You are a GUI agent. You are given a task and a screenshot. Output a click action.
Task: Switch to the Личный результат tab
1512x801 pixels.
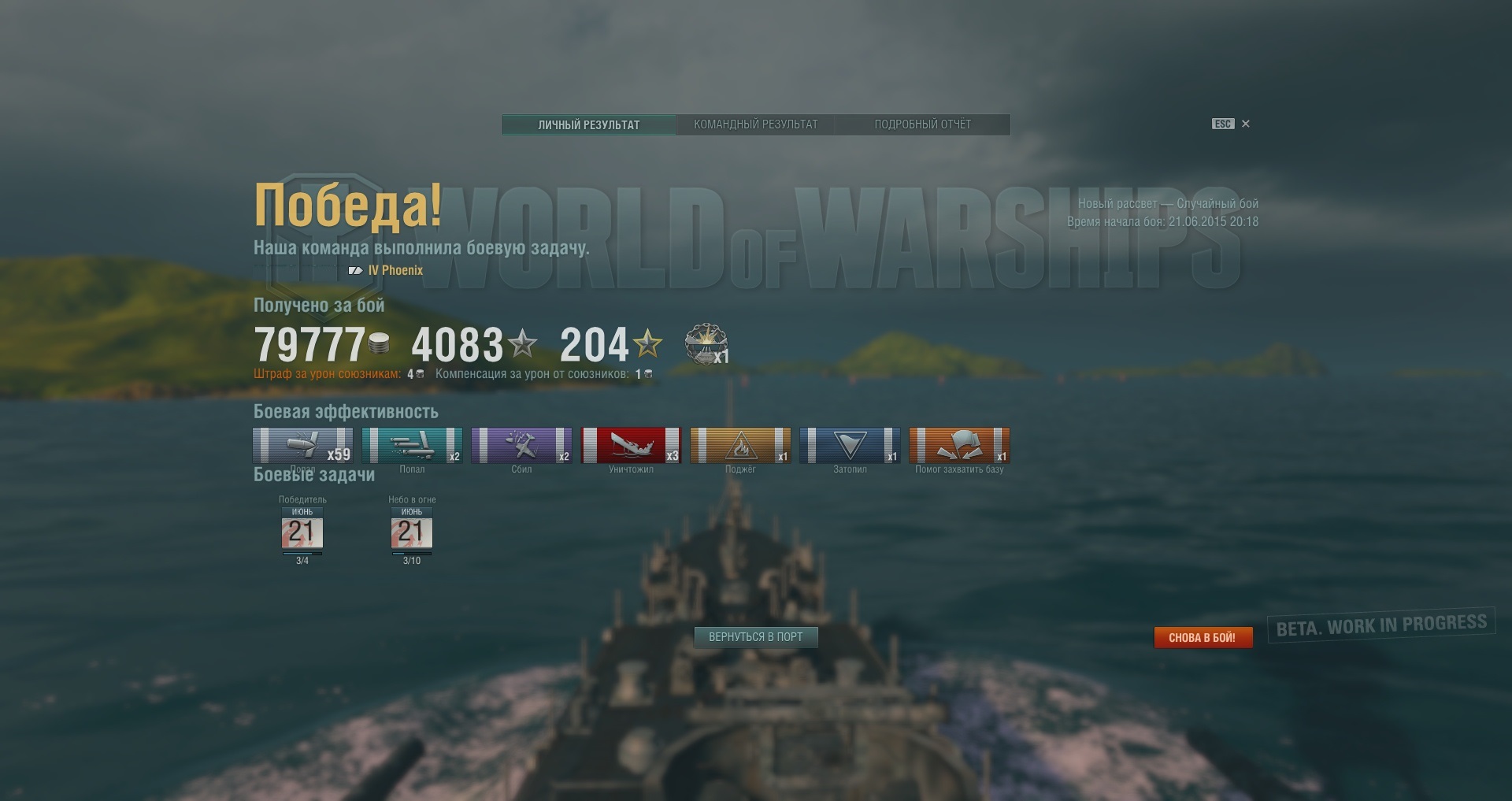[588, 124]
